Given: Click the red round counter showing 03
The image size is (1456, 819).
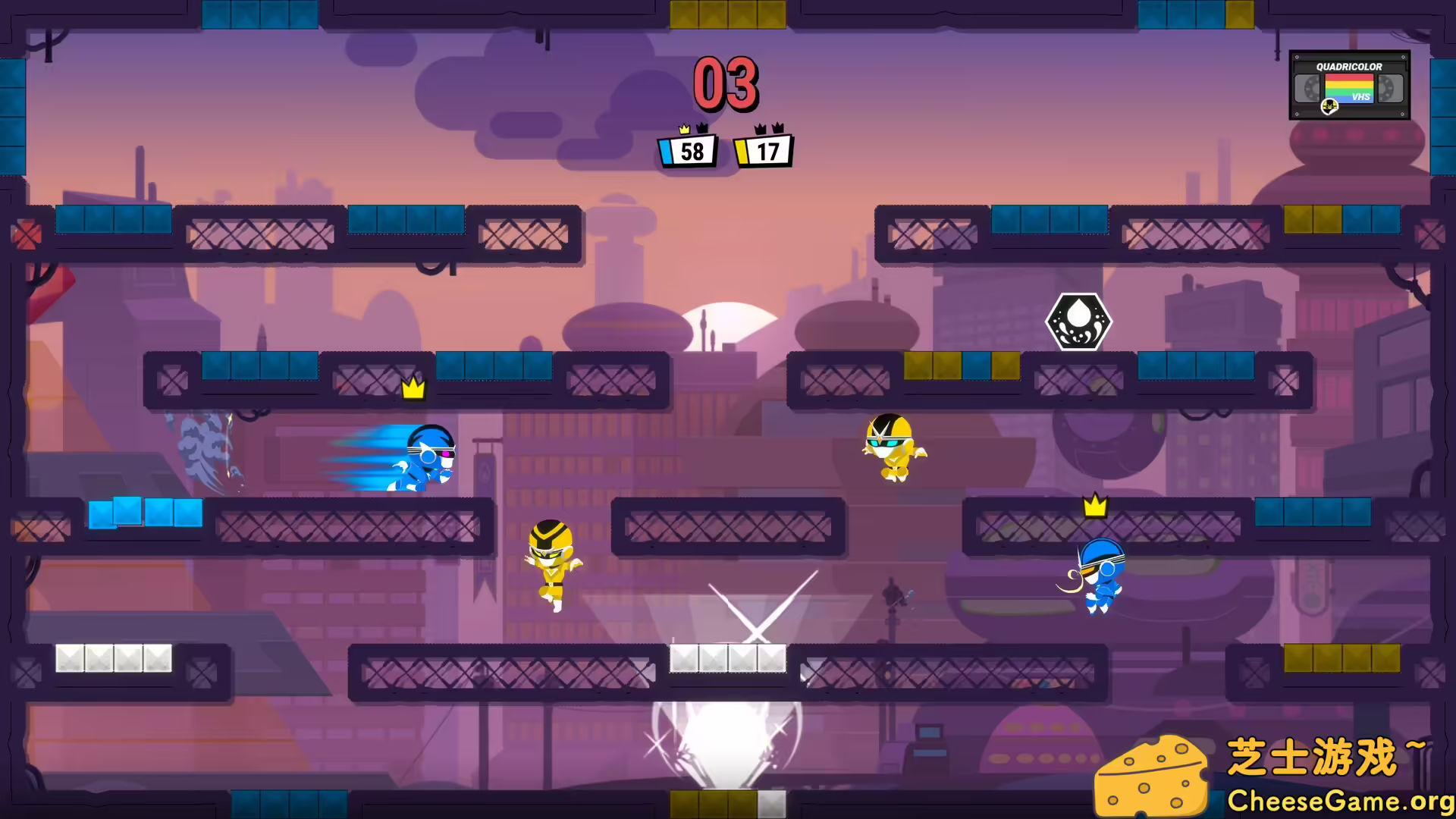Looking at the screenshot, I should click(x=726, y=83).
